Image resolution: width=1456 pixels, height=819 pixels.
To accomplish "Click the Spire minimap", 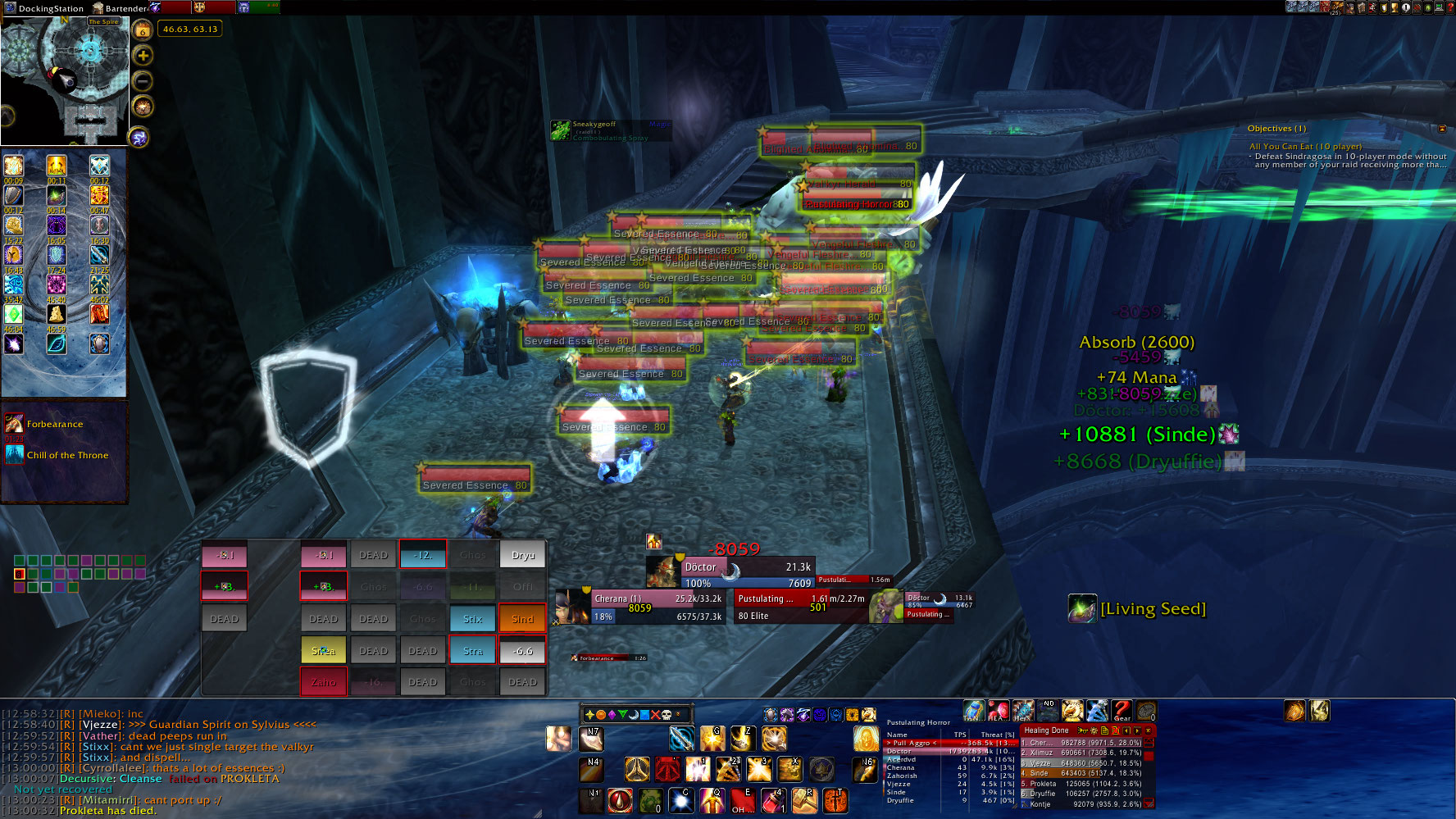I will (x=66, y=80).
